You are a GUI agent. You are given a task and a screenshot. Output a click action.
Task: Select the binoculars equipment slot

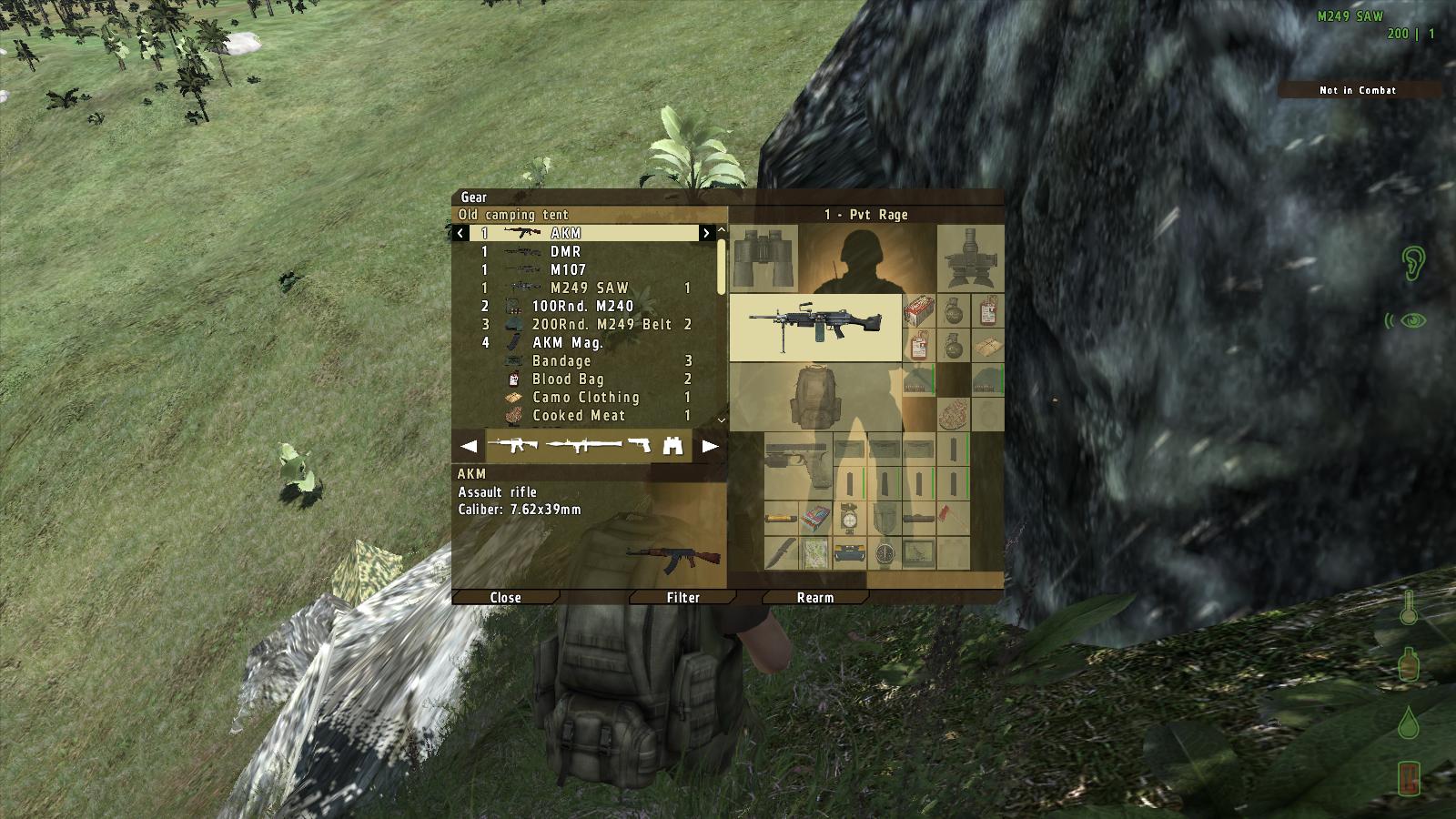(x=763, y=259)
